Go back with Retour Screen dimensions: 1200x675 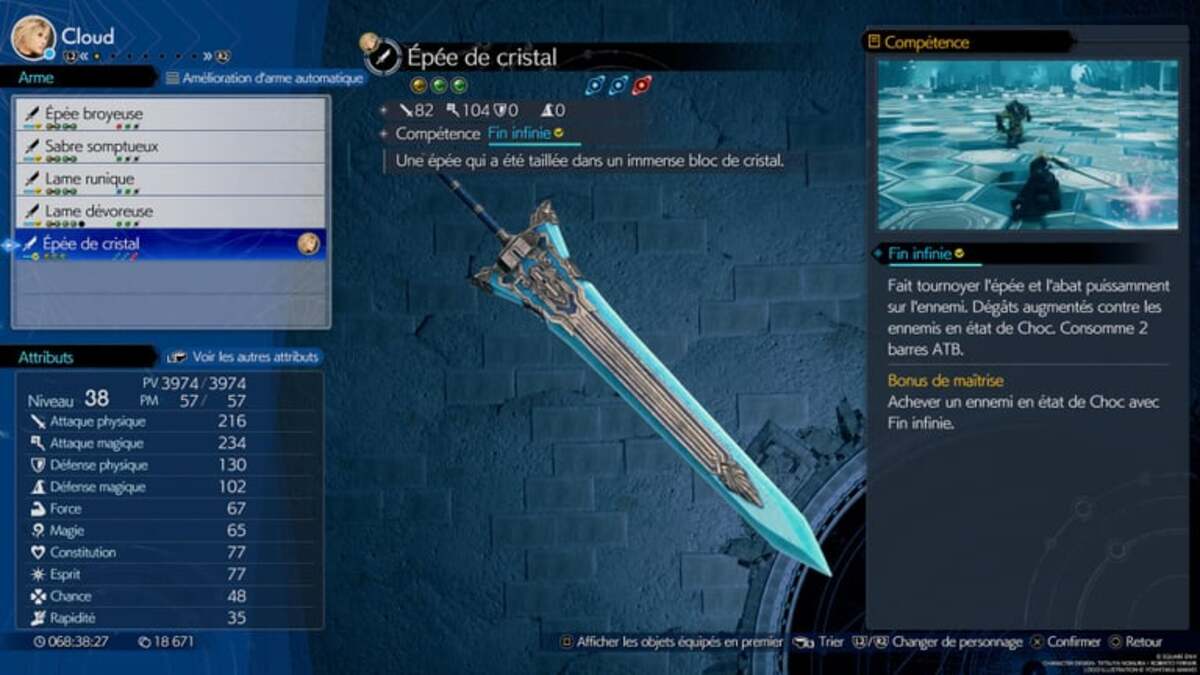point(1135,642)
